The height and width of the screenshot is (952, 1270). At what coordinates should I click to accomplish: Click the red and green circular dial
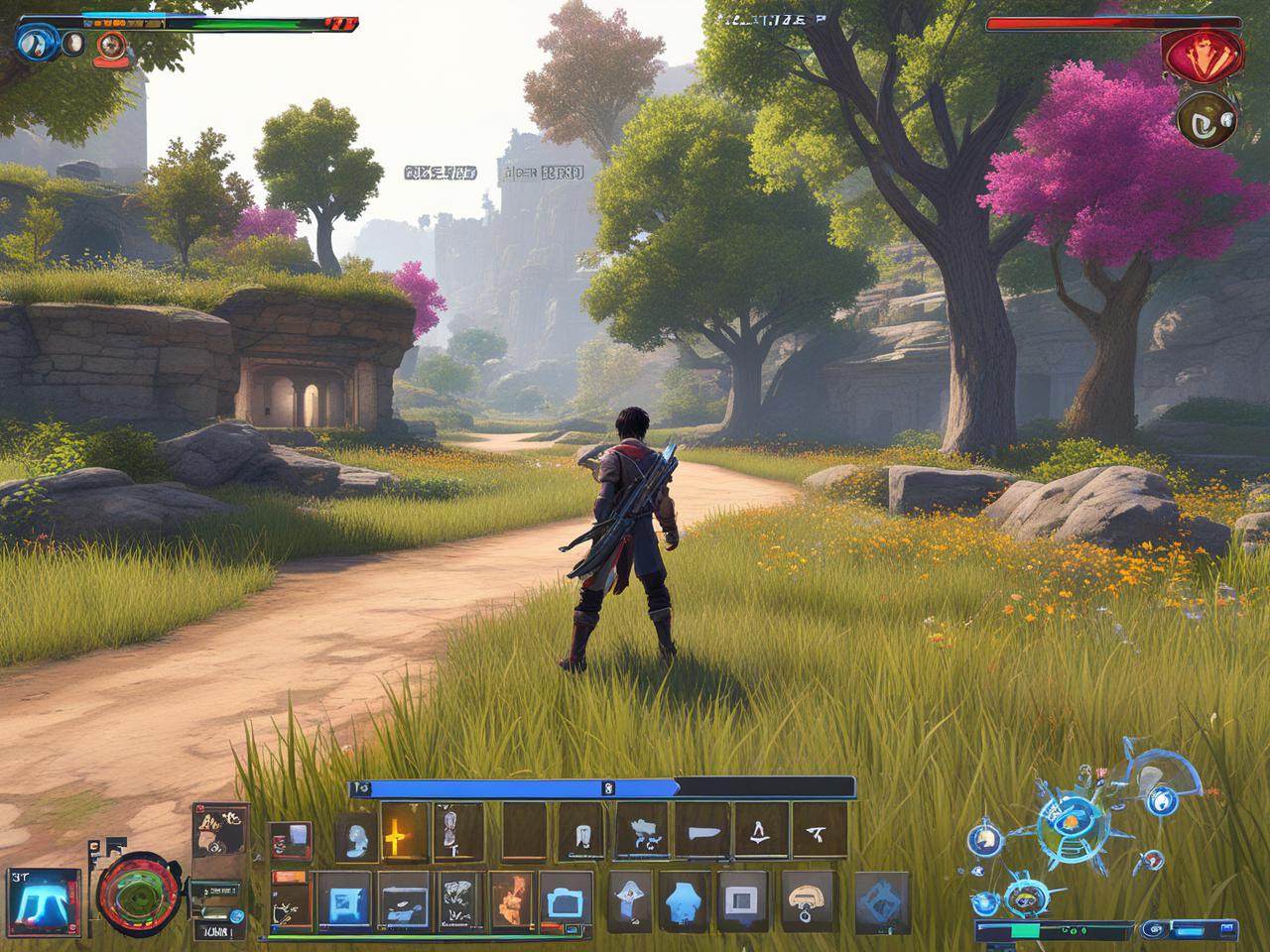(x=140, y=892)
